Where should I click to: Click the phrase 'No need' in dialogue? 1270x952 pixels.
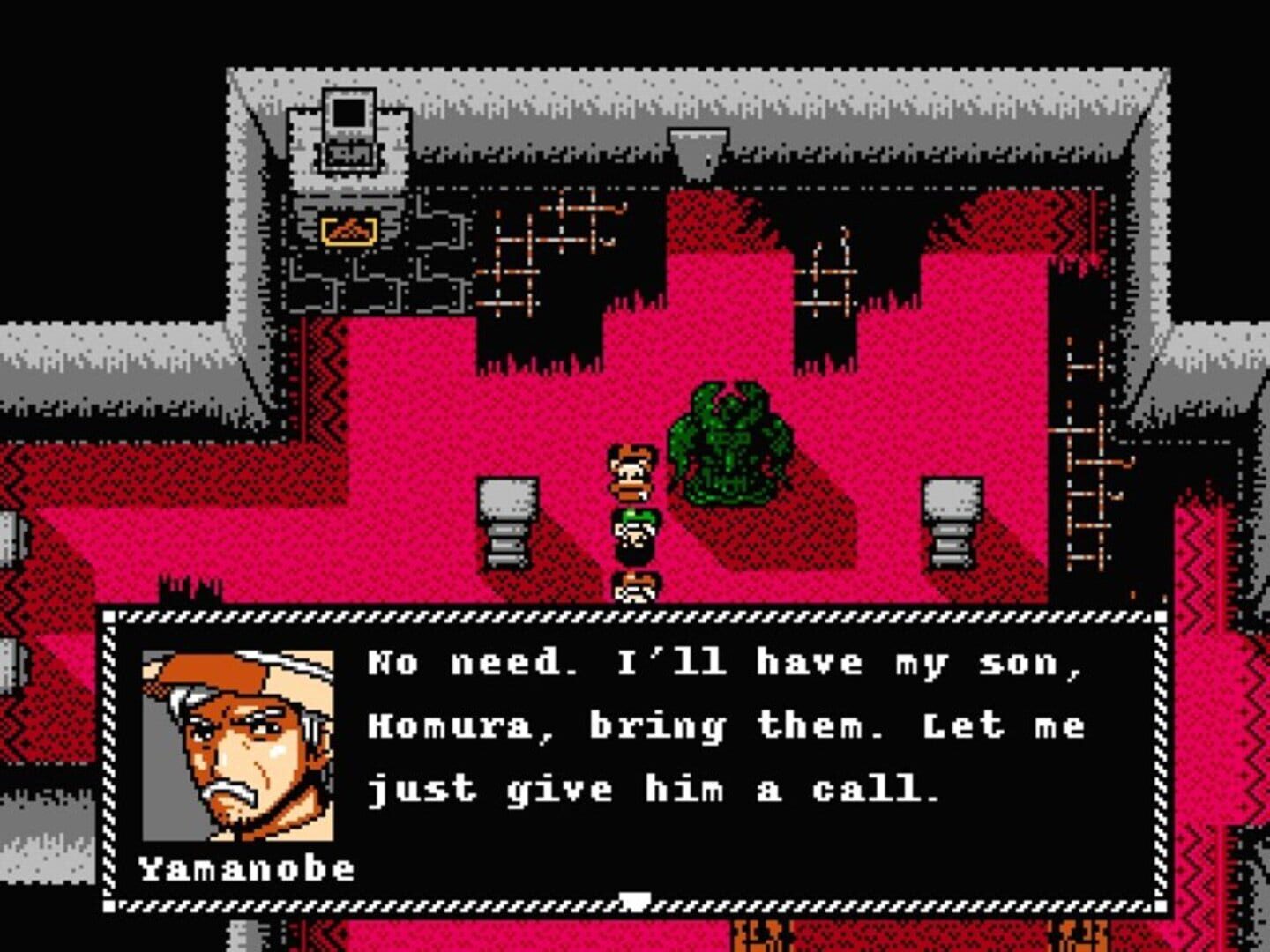coord(441,661)
